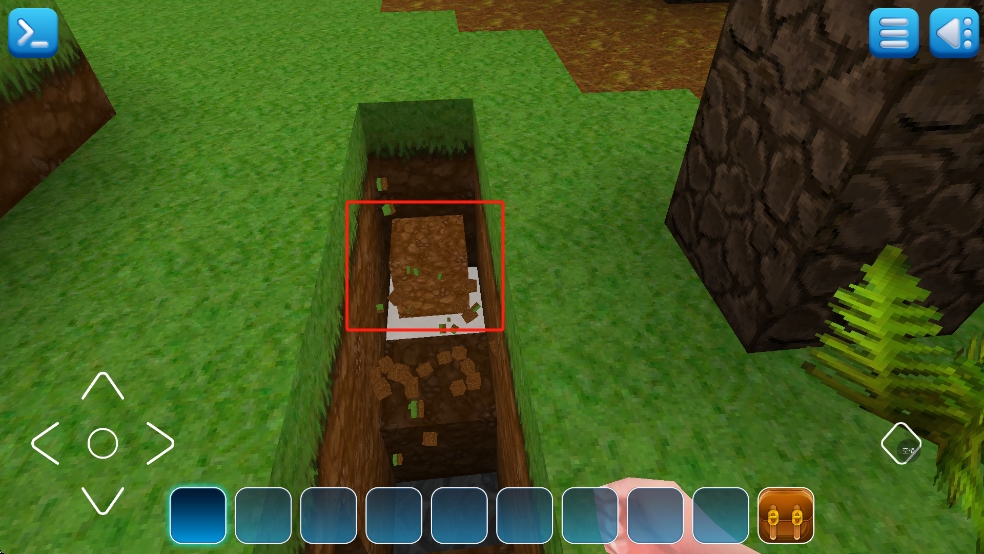This screenshot has width=984, height=554.
Task: Open the backpack inventory
Action: 786,515
